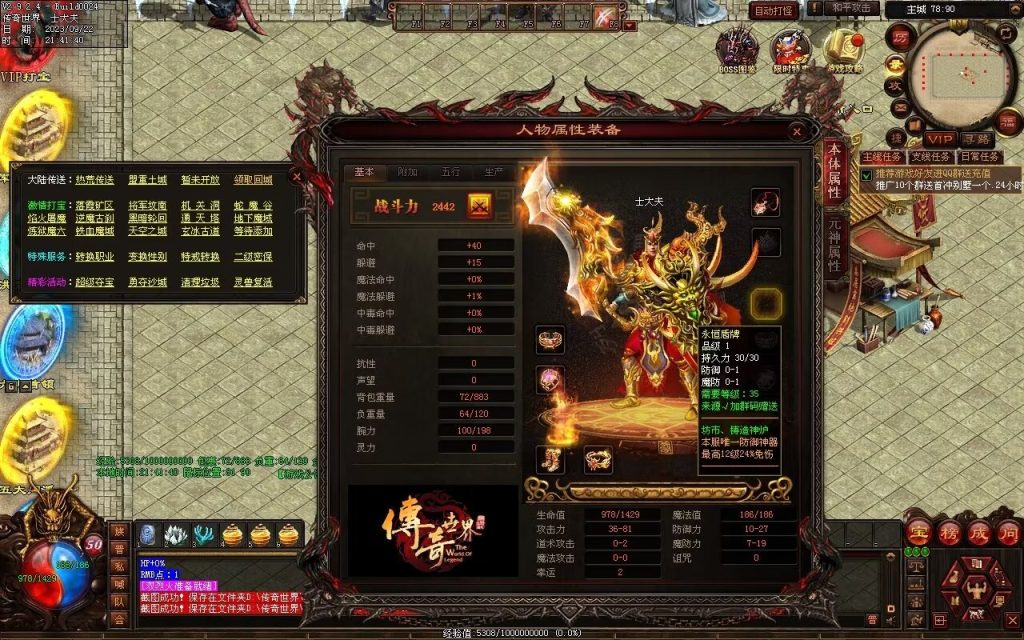Switch to the 附加 attributes tab
The width and height of the screenshot is (1024, 640).
(407, 172)
